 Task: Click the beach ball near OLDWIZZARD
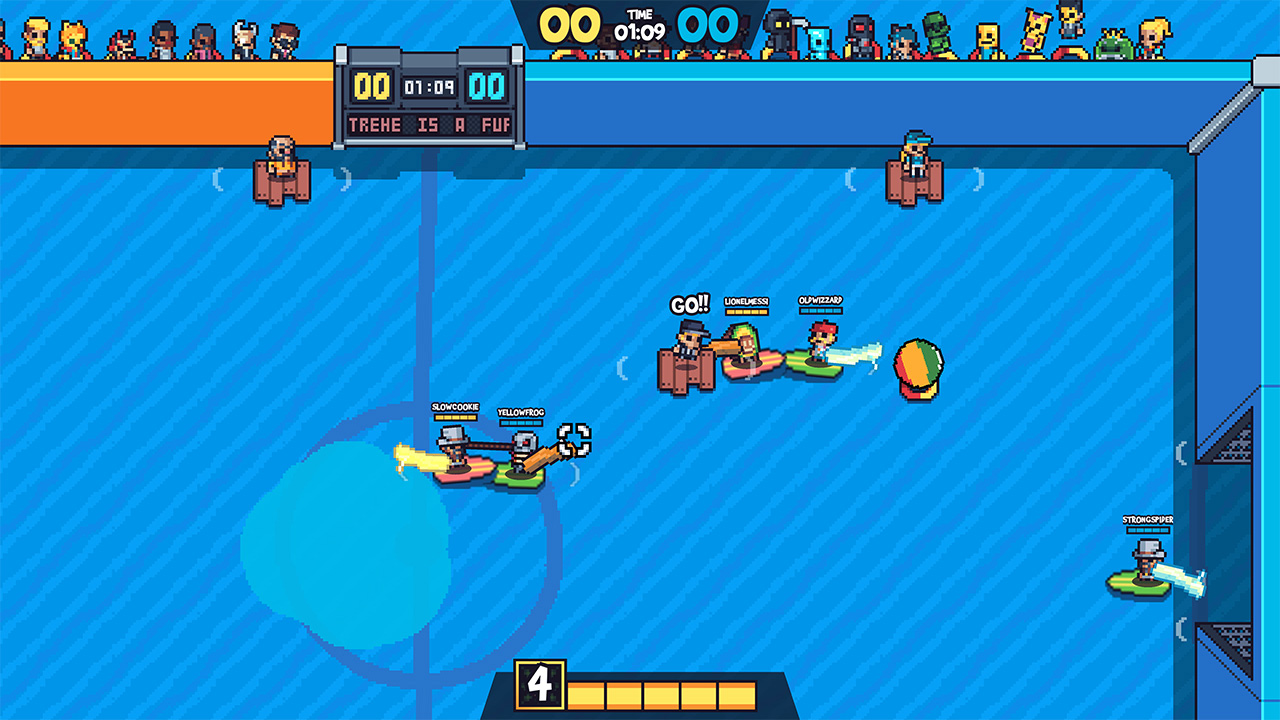coord(918,363)
